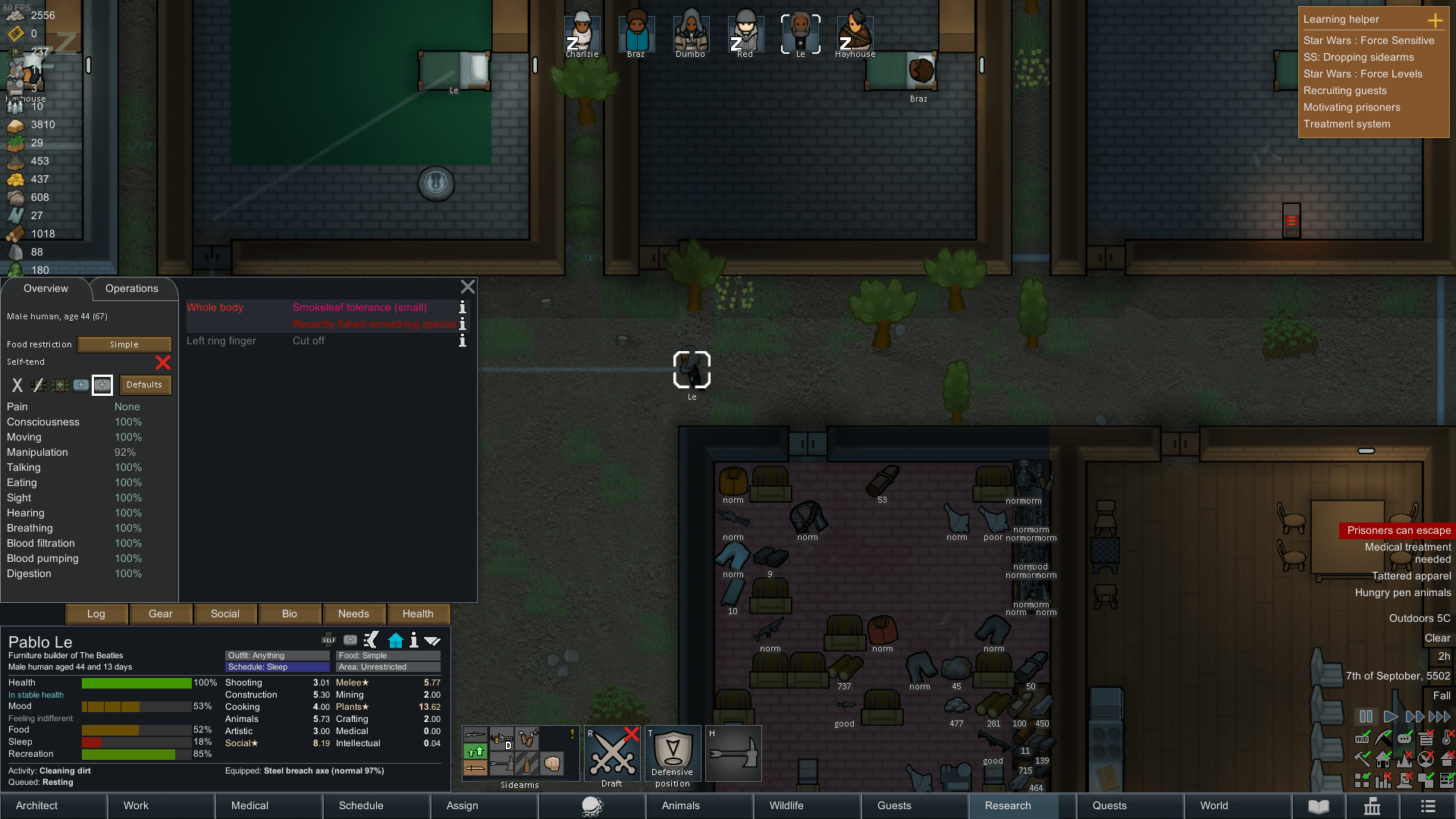1456x819 pixels.
Task: Click the Defaults medical button
Action: coord(144,385)
